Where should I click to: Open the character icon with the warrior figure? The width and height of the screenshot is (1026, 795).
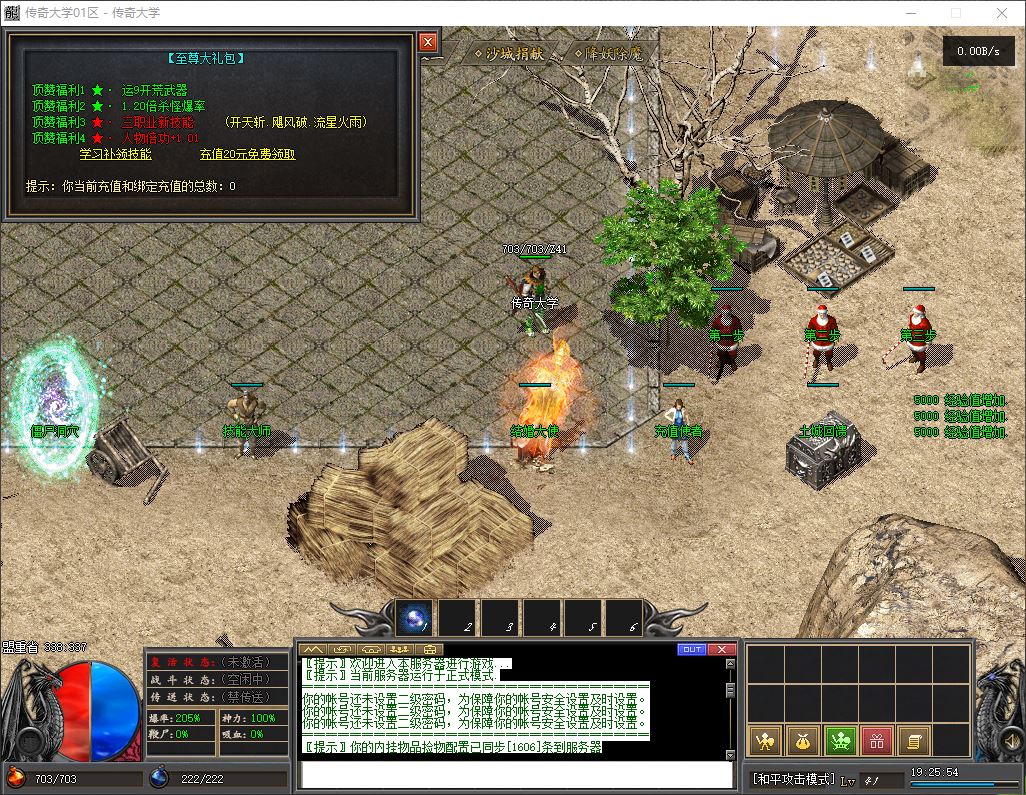765,741
